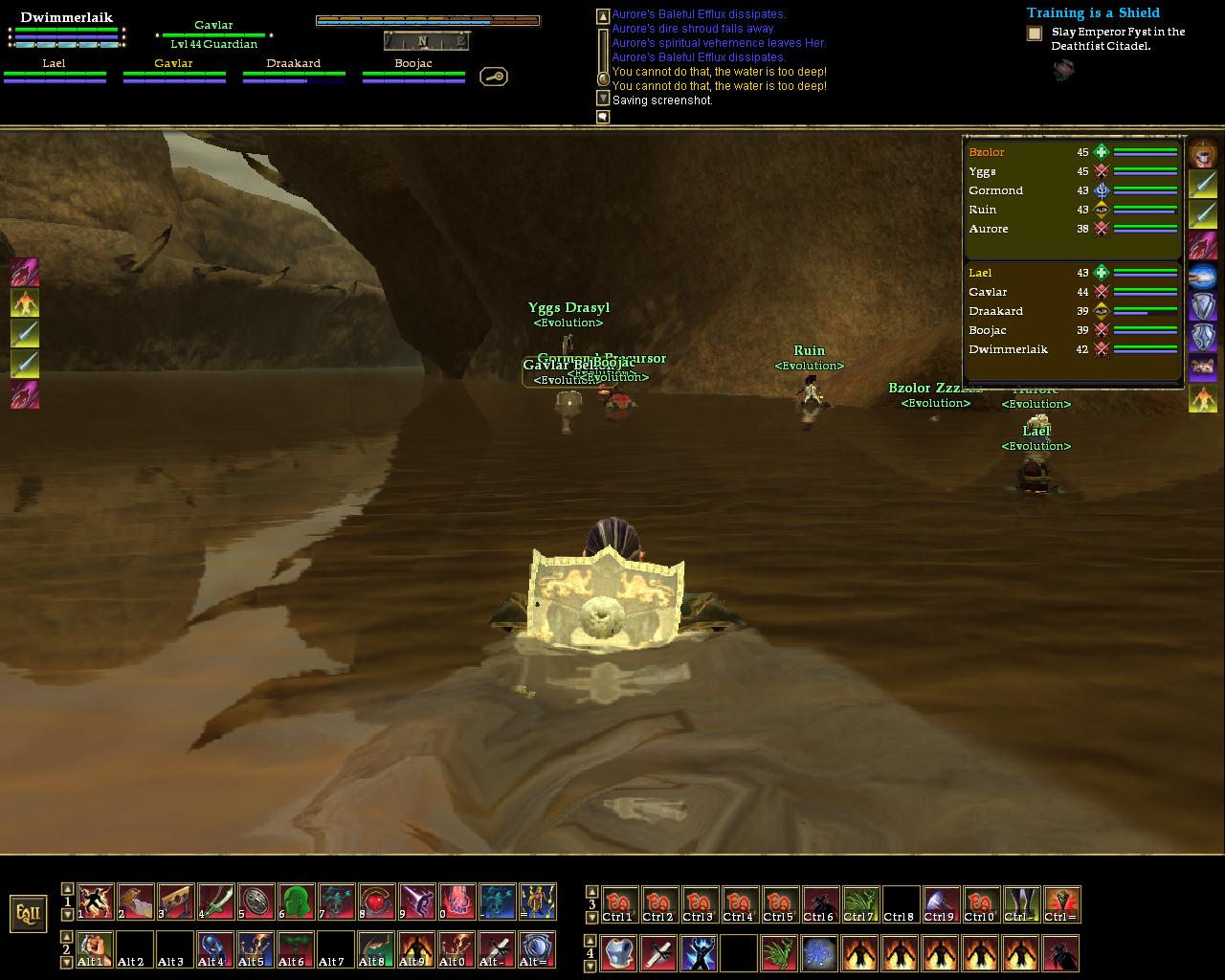
Task: Click Aurore's entry in the raid list
Action: pyautogui.click(x=988, y=229)
